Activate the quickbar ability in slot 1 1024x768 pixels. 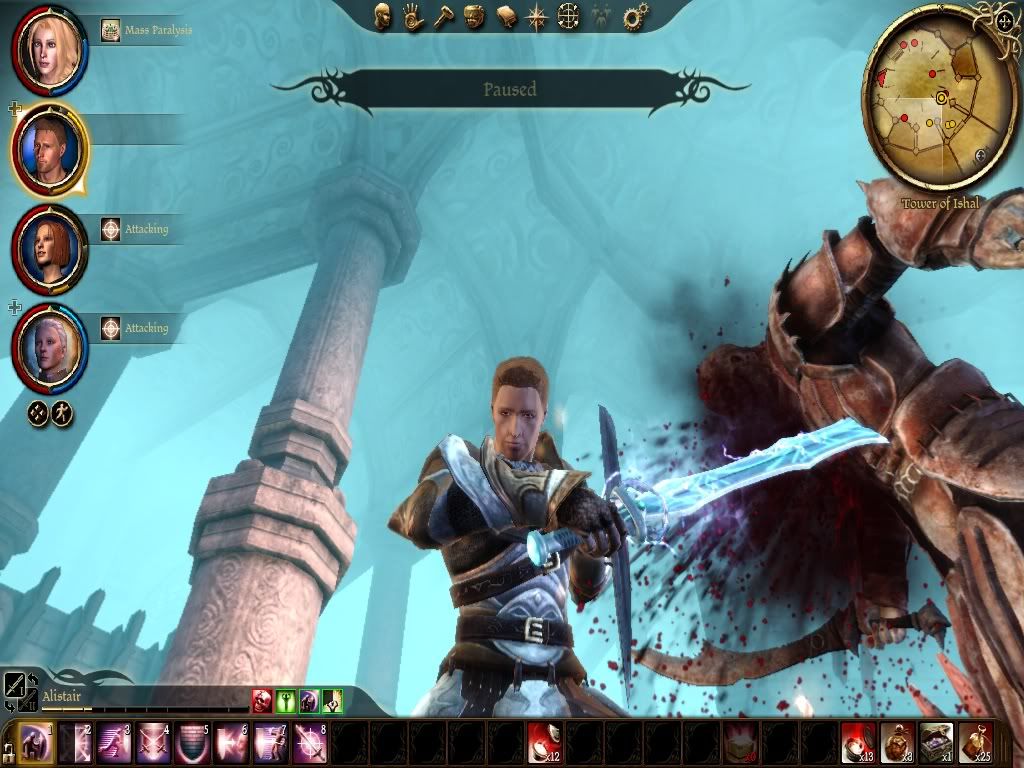pyautogui.click(x=37, y=743)
